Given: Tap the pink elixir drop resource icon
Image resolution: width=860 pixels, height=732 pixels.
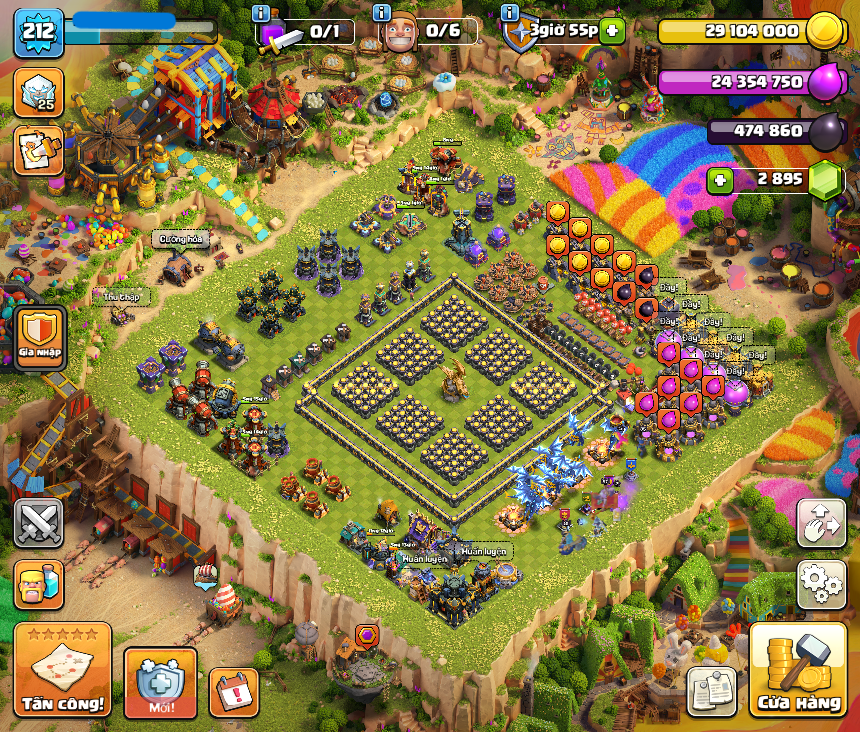Looking at the screenshot, I should [826, 81].
